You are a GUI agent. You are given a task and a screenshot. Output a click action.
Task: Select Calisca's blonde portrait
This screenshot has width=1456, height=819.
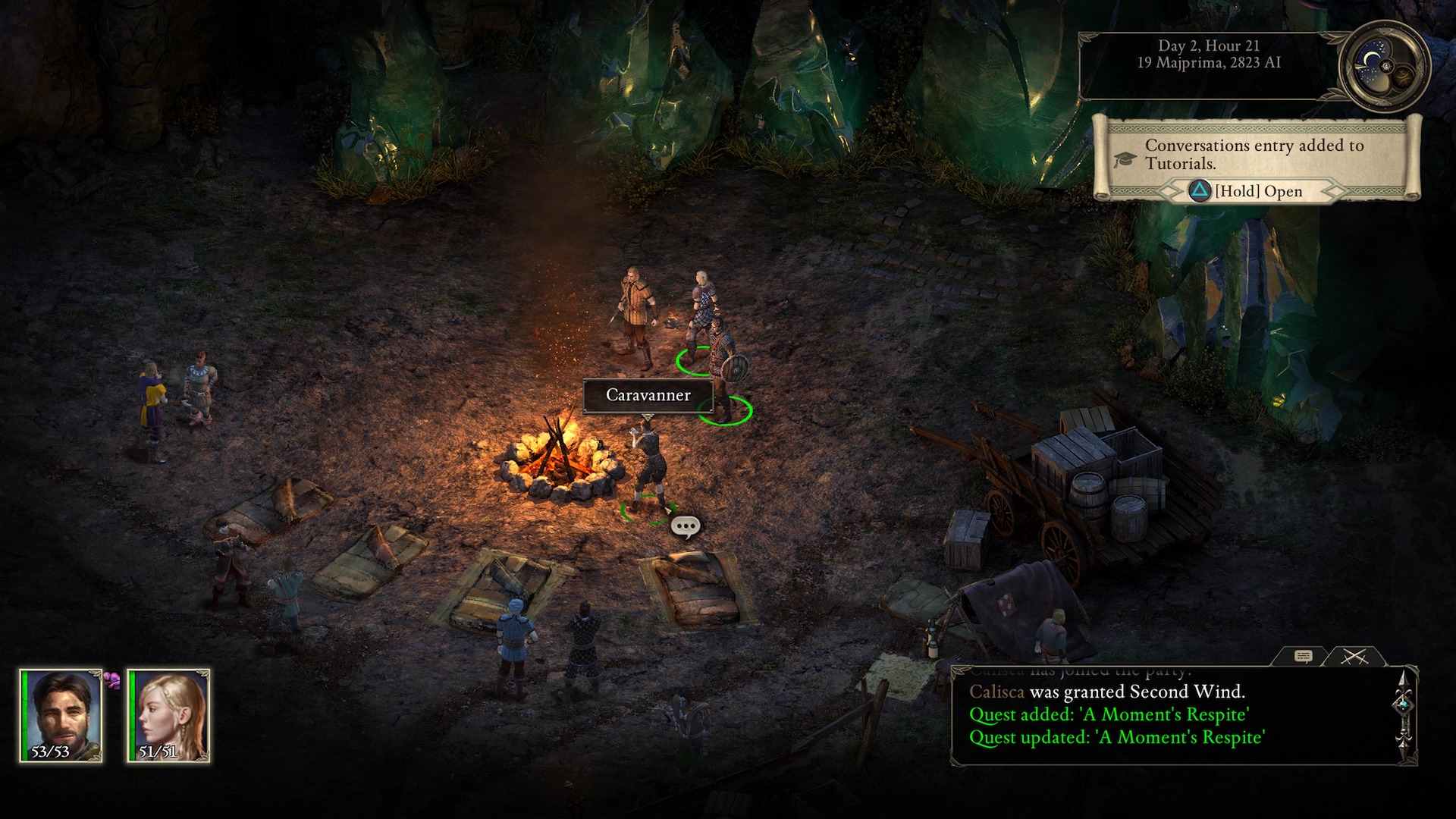coord(168,715)
